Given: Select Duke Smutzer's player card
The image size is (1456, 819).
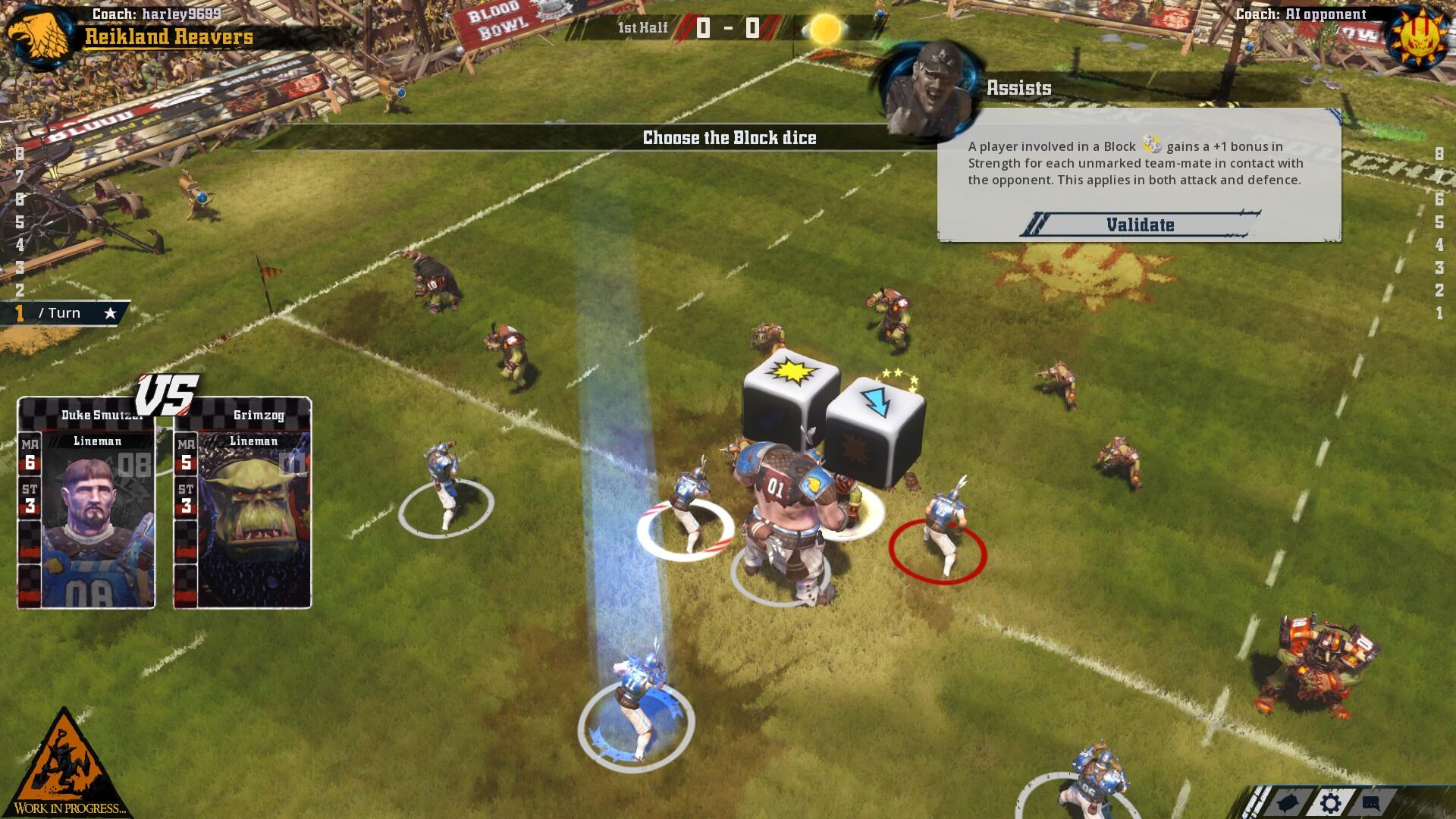Looking at the screenshot, I should 86,504.
